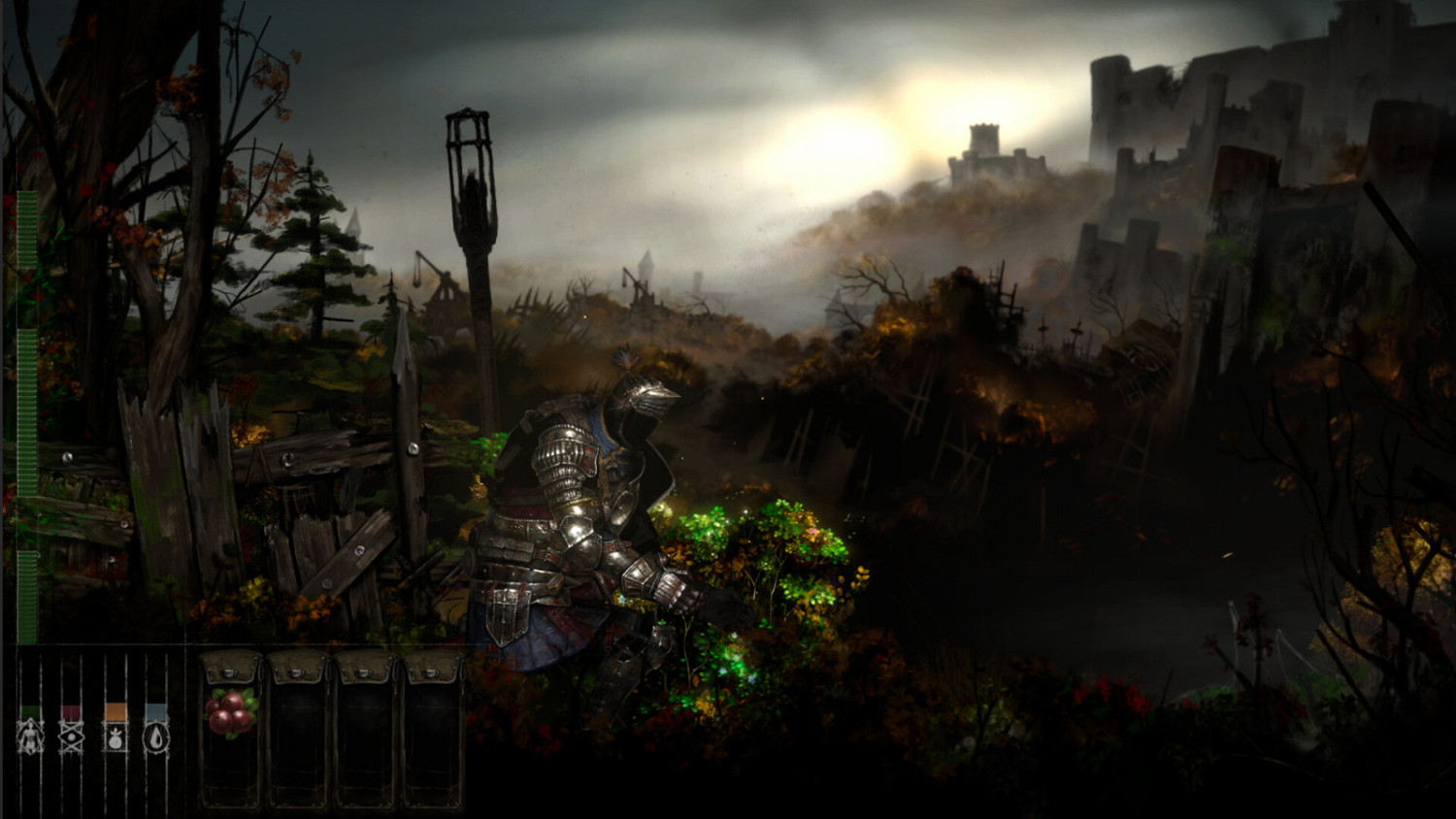
Task: Toggle the blue indicator above the droplet icon
Action: (x=155, y=711)
